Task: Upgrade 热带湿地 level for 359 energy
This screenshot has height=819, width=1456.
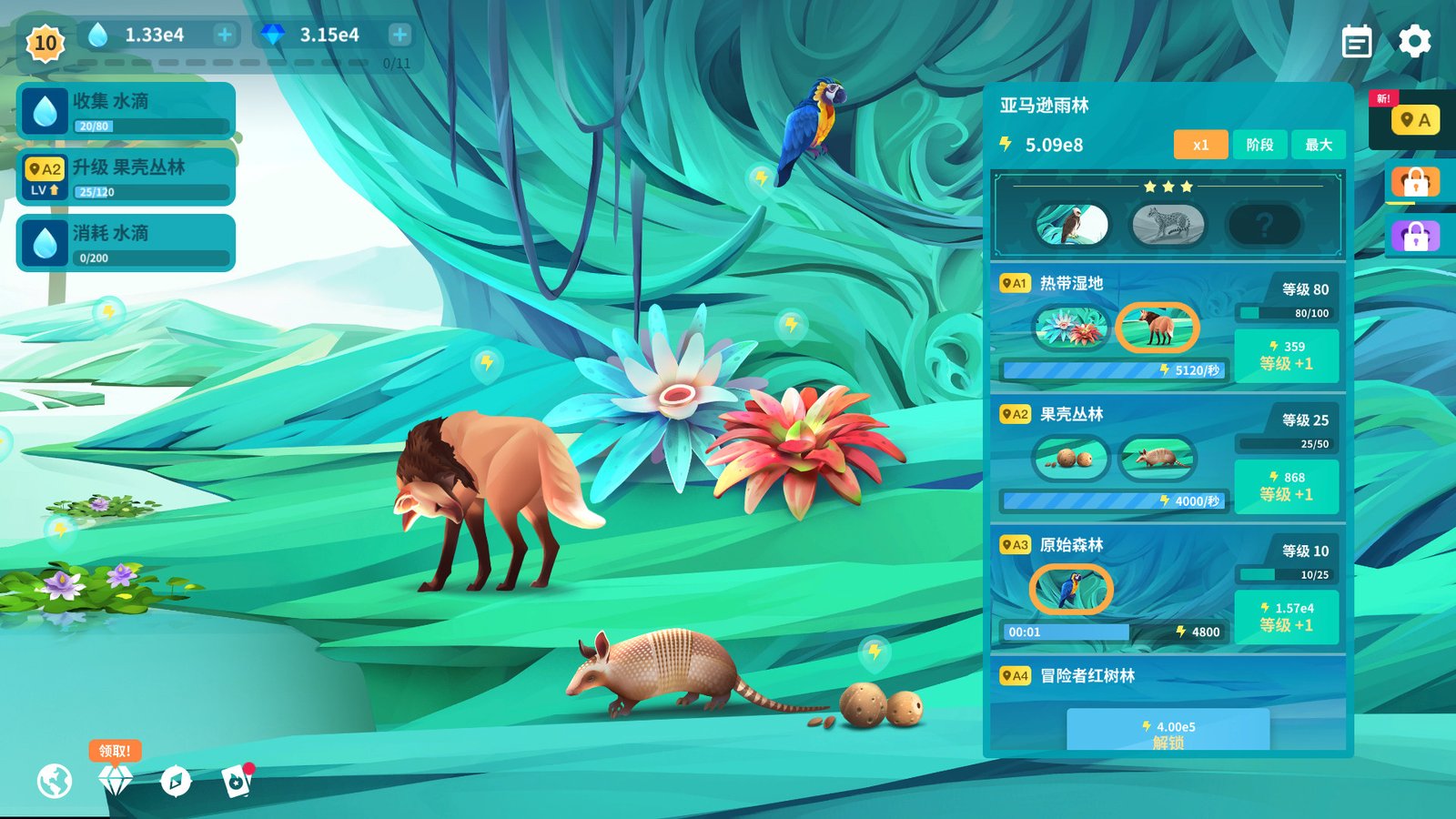Action: tap(1286, 355)
